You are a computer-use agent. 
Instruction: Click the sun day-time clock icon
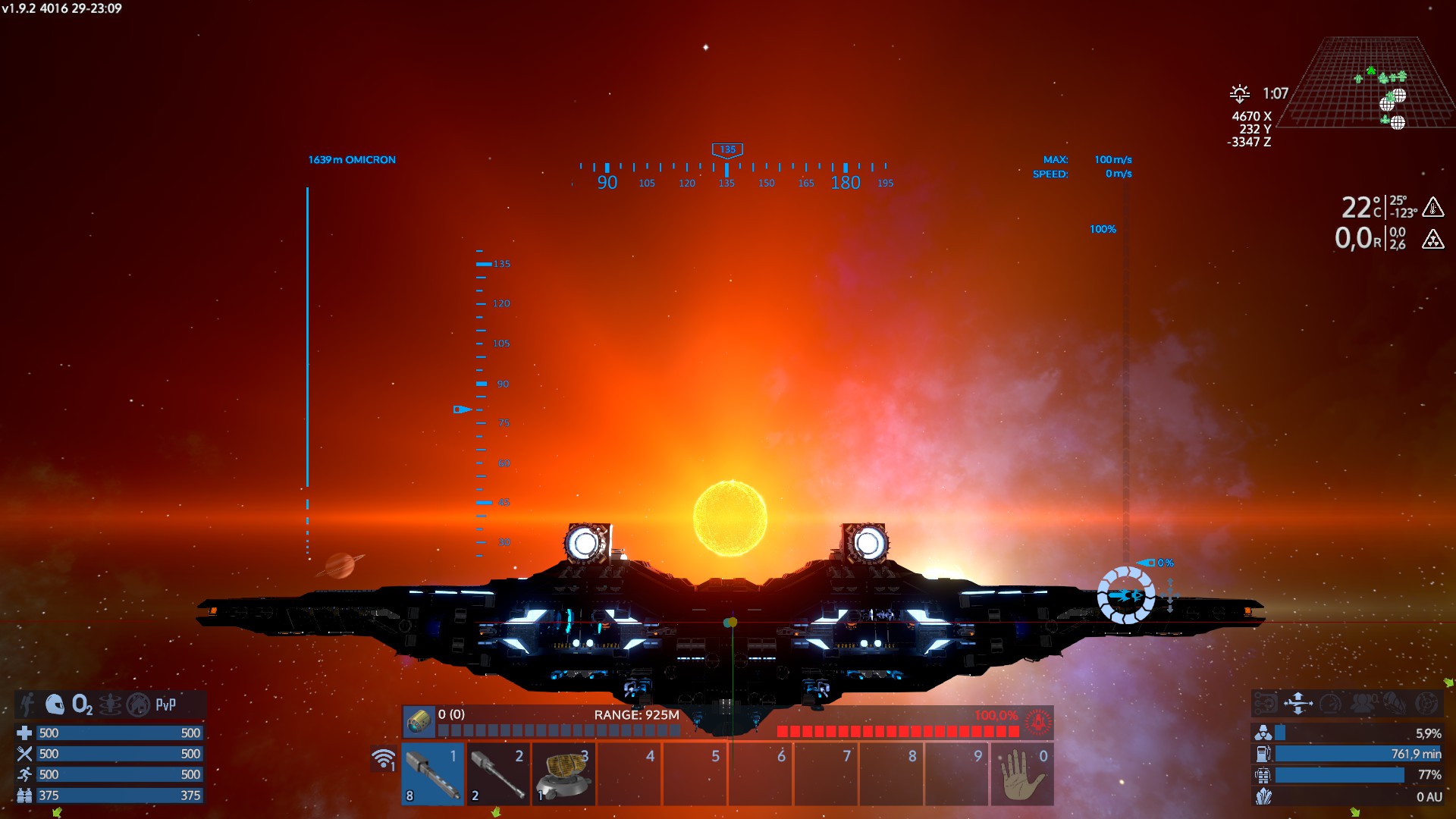(x=1240, y=93)
